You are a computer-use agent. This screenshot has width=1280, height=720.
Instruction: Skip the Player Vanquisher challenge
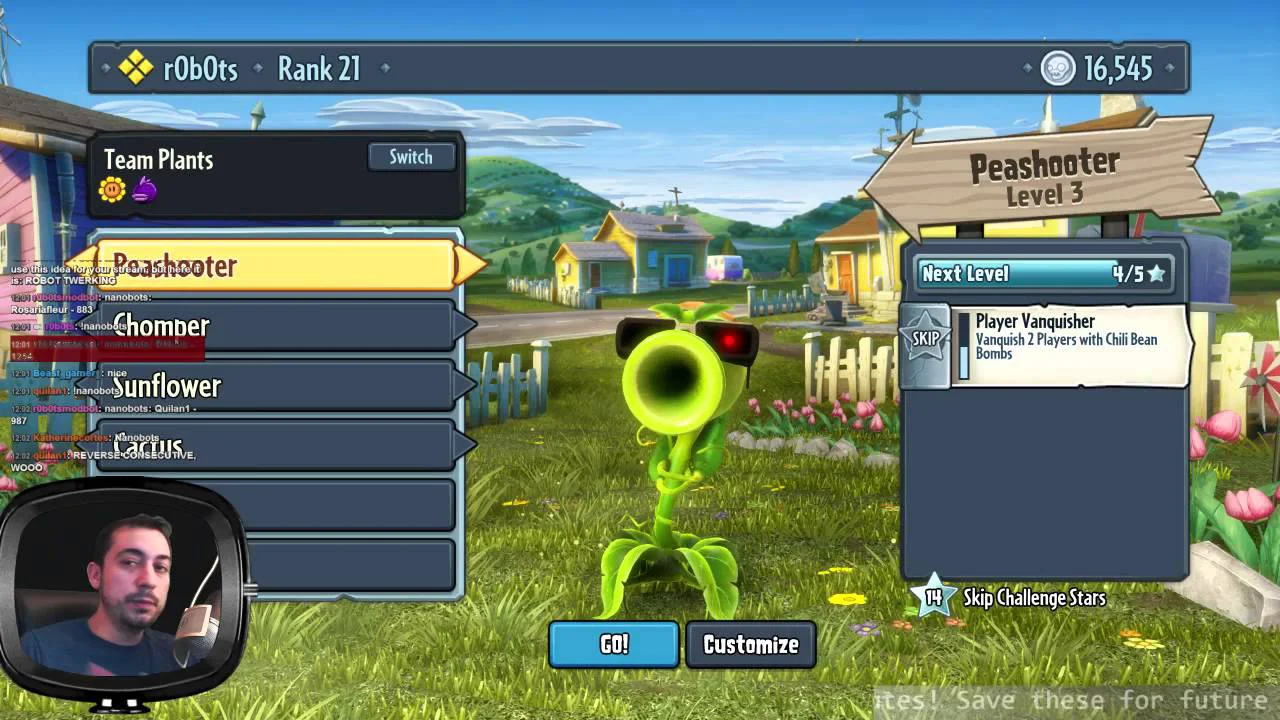[925, 340]
